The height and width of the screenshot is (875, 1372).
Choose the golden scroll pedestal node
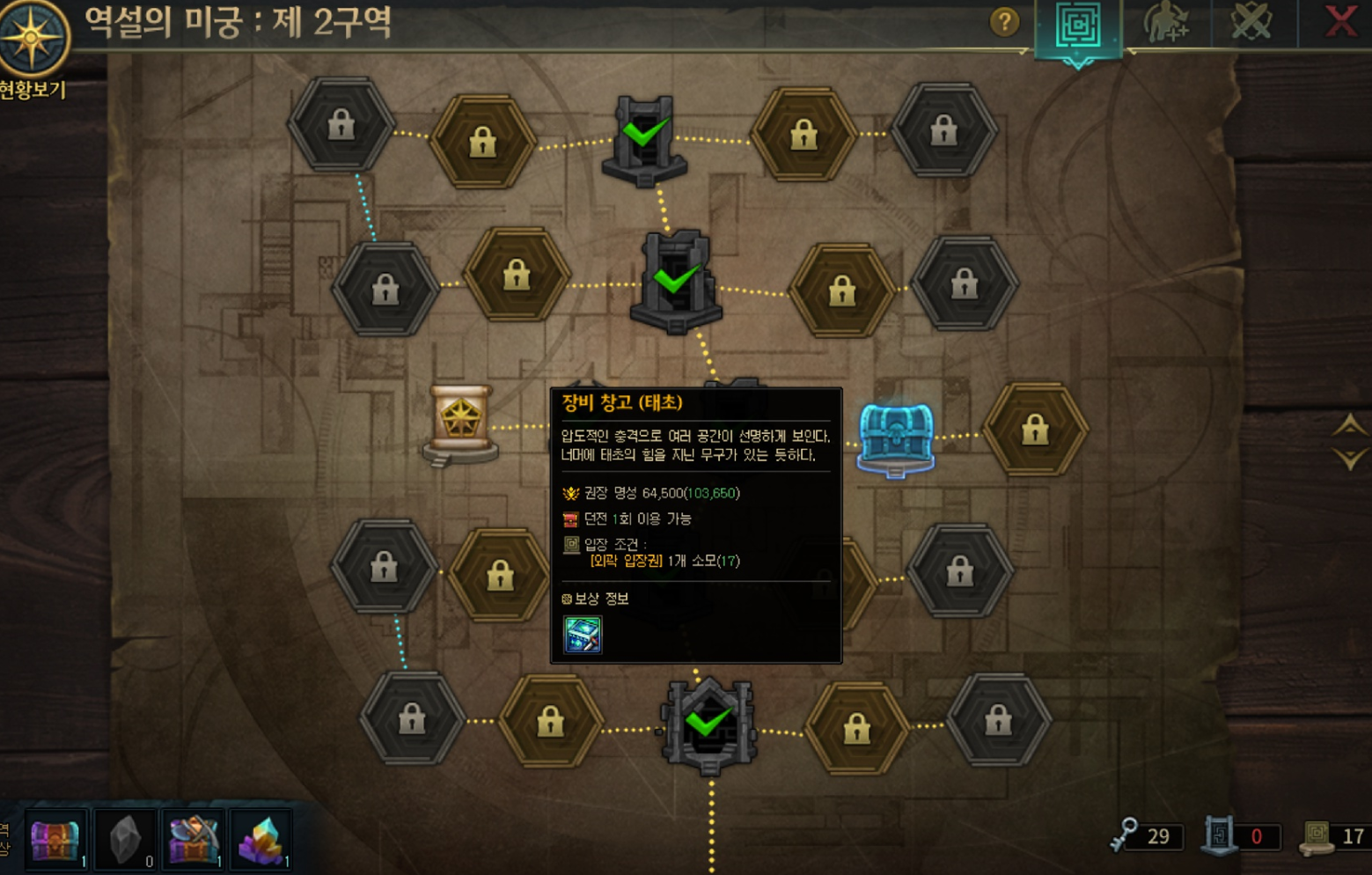click(460, 424)
